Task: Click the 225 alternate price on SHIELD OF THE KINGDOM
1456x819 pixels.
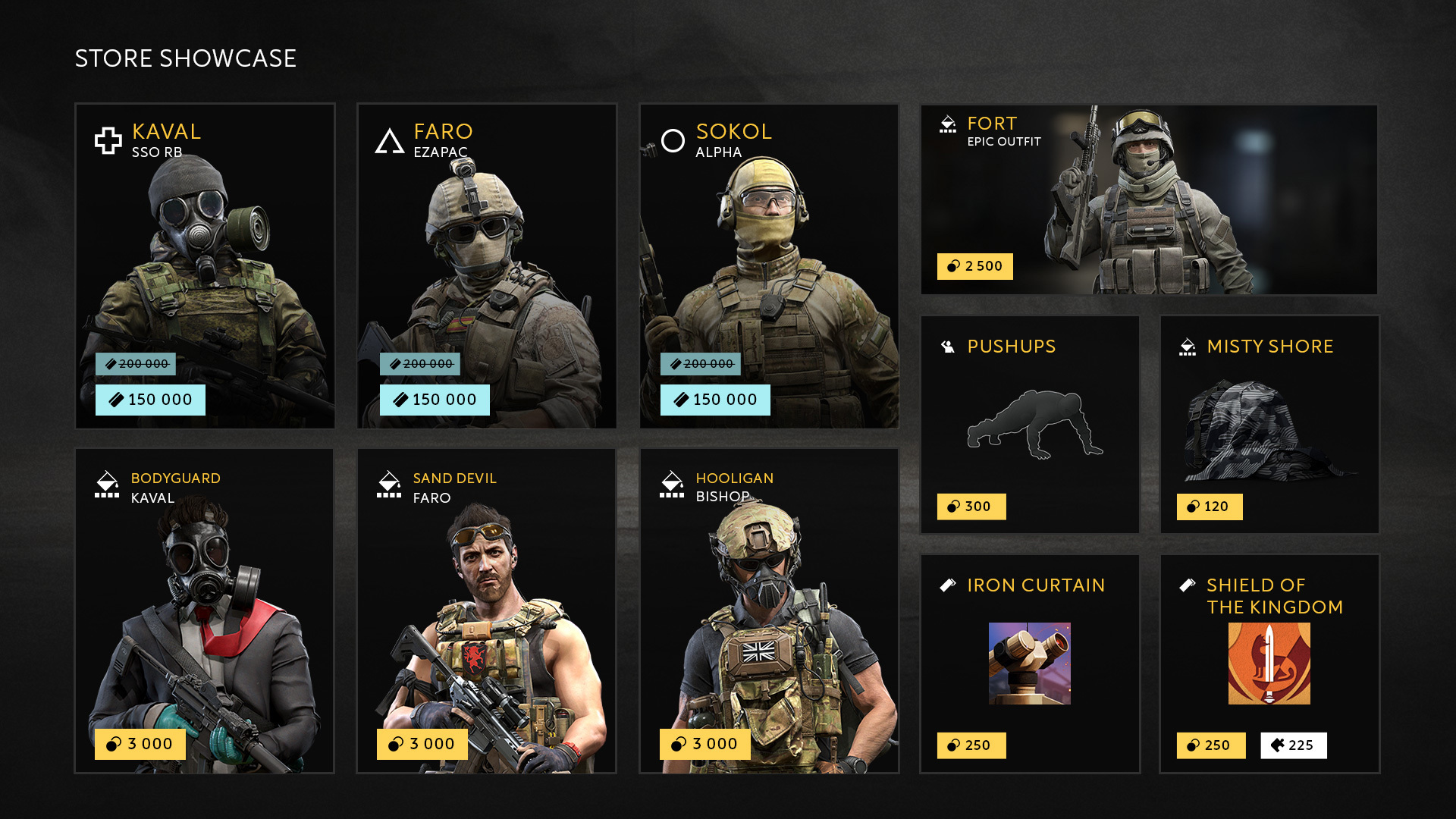Action: tap(1293, 745)
